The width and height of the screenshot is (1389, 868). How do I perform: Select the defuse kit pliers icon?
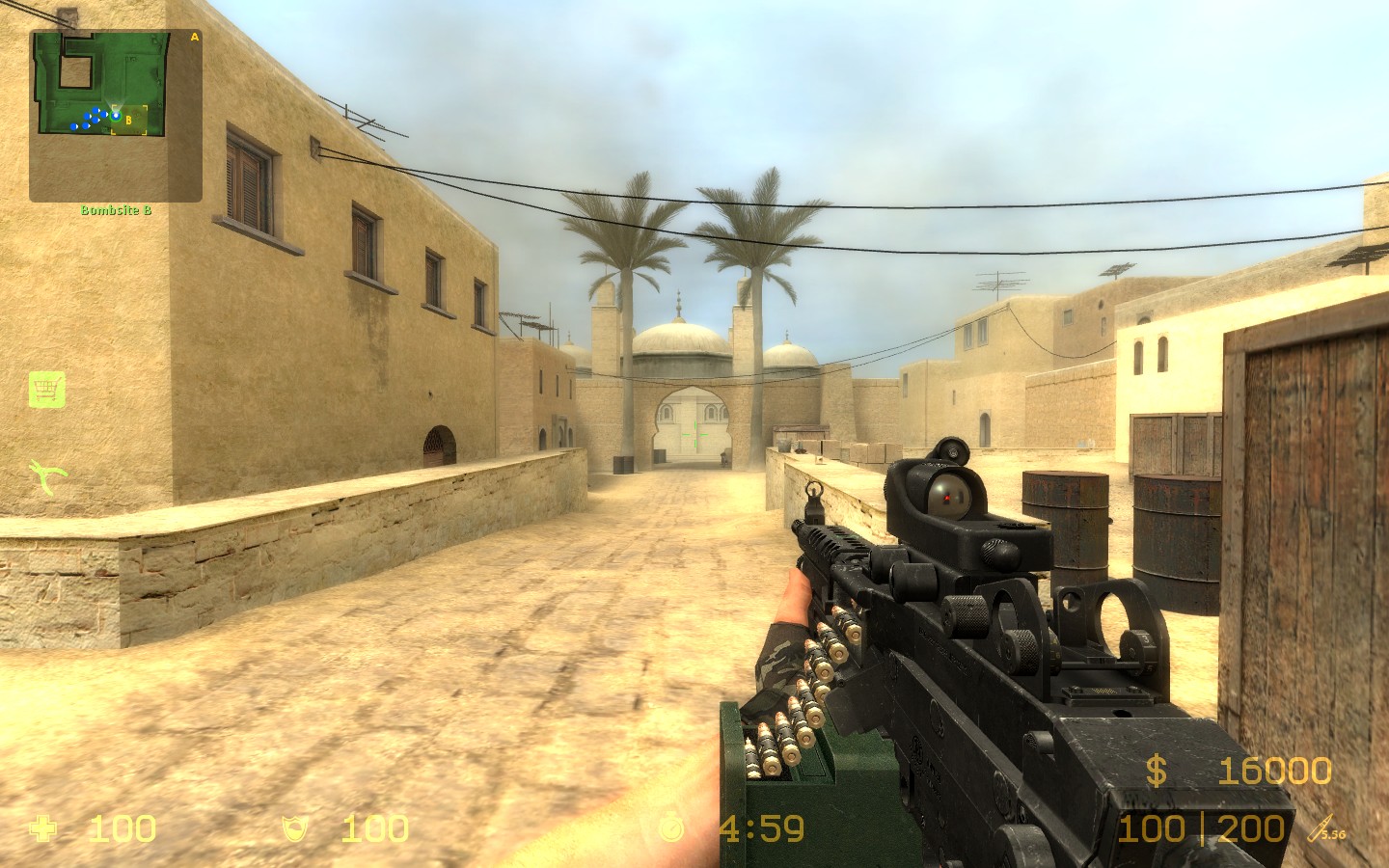[x=43, y=474]
